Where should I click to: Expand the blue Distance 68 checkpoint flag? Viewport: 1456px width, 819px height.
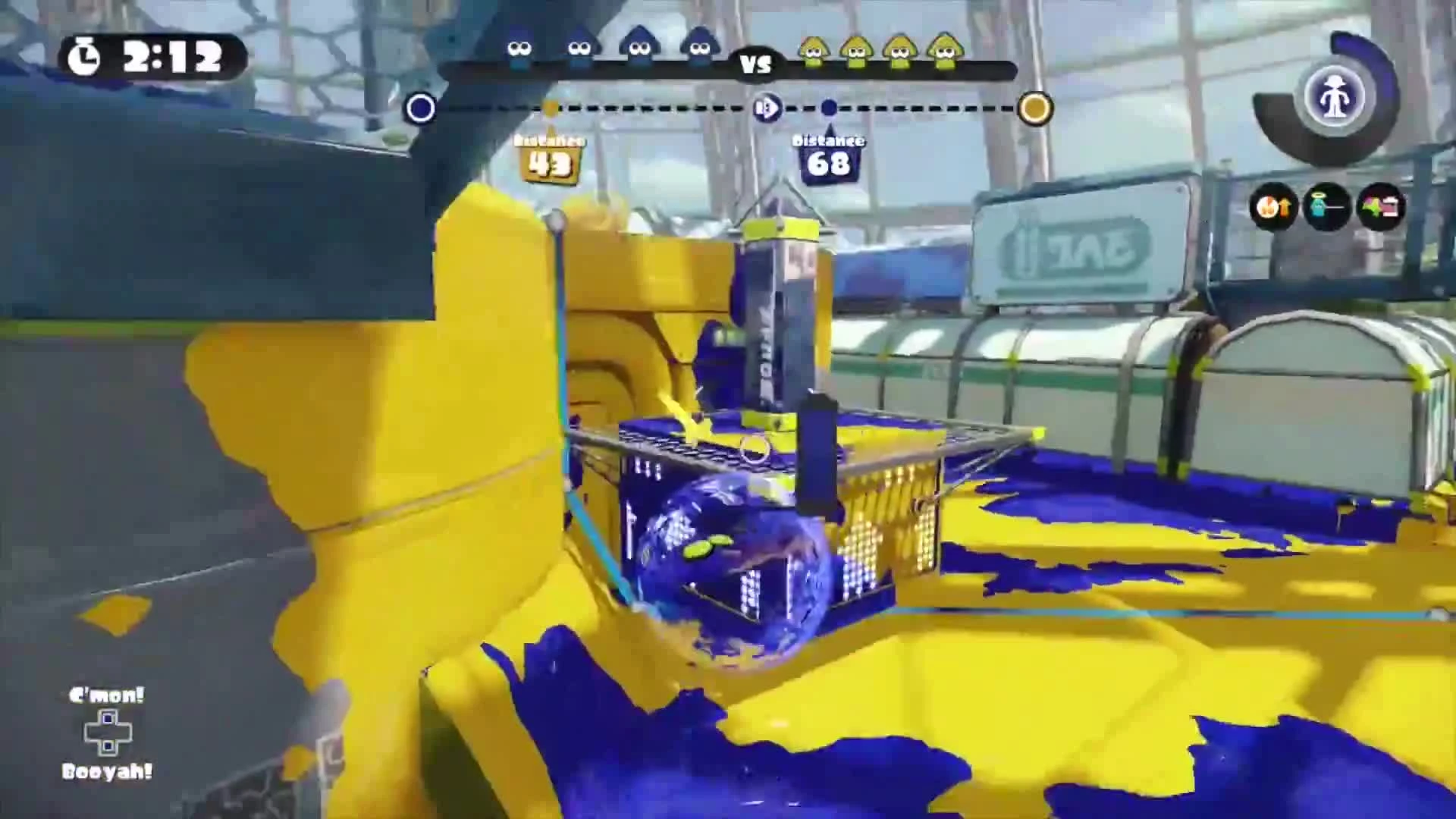[829, 155]
